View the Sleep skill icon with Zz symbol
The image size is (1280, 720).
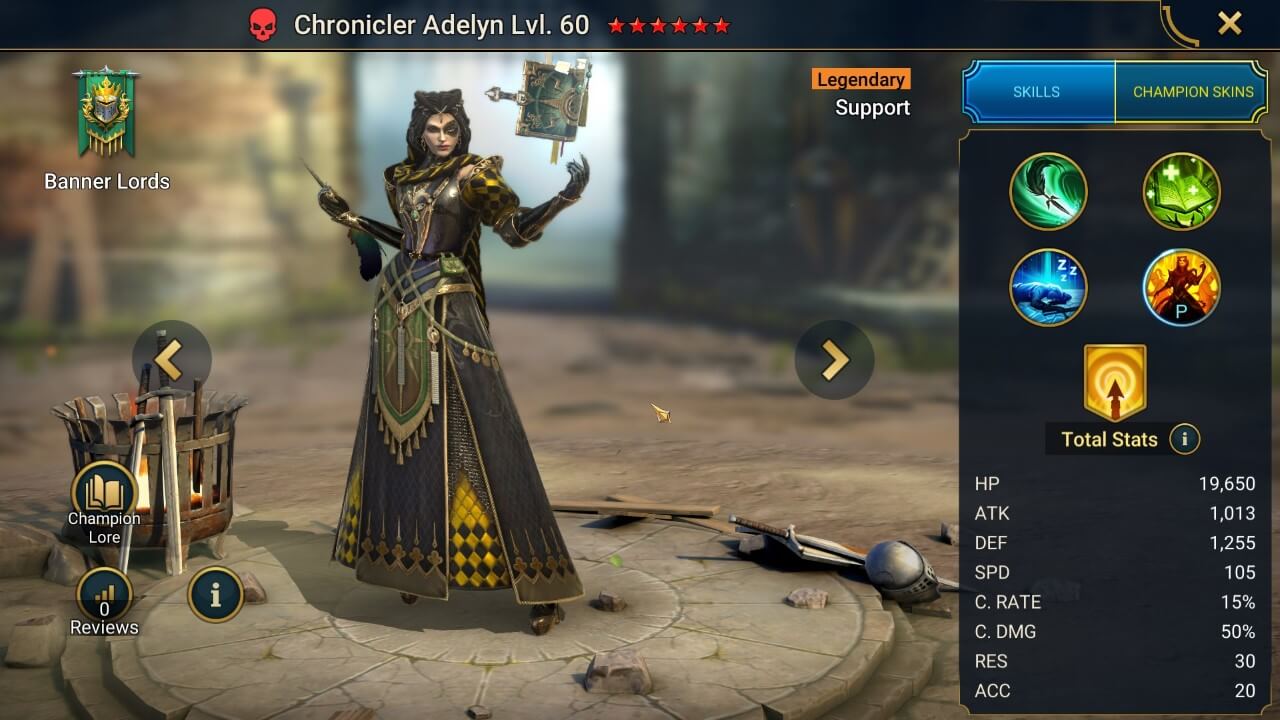coord(1048,288)
